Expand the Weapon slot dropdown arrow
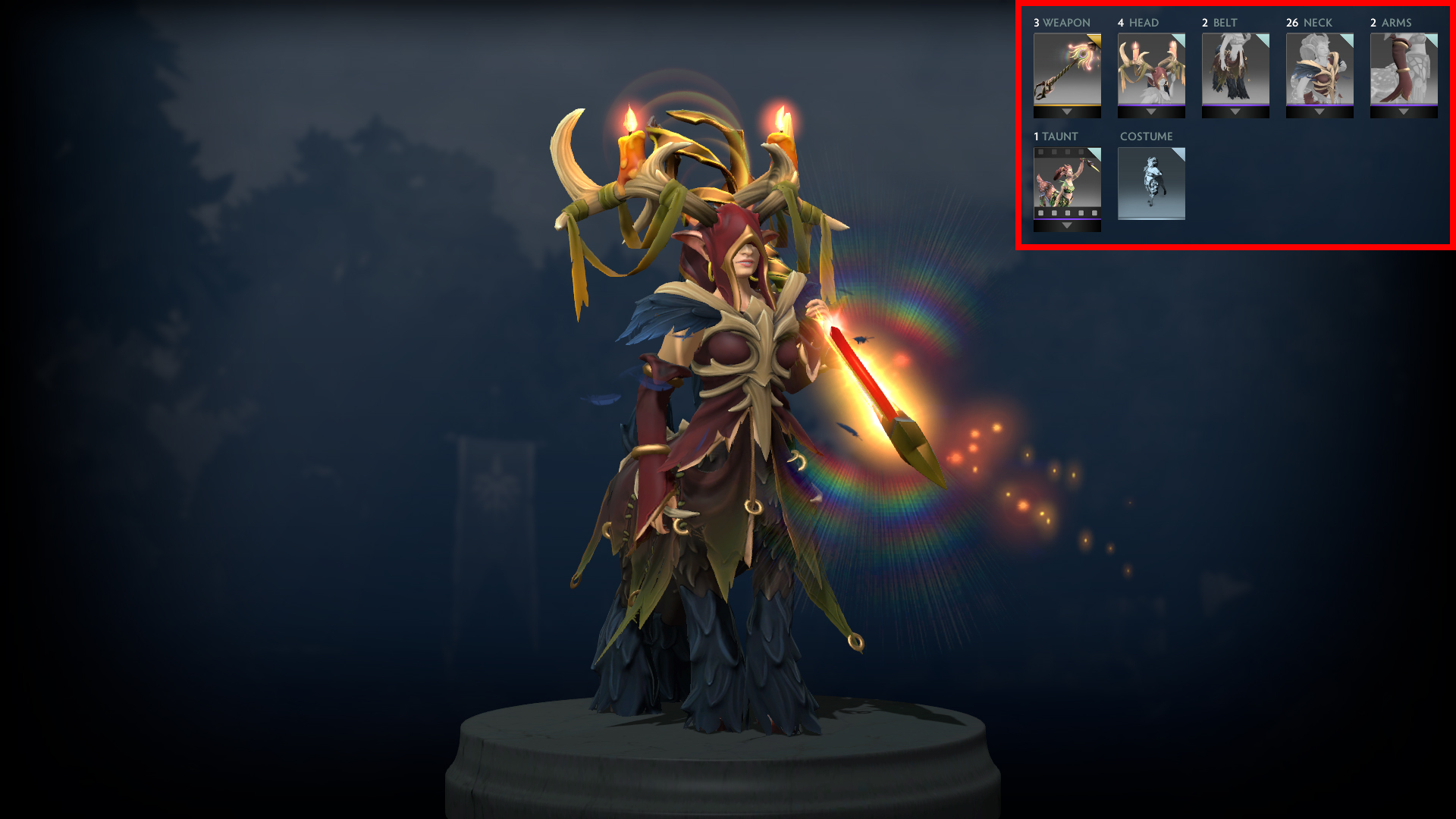The width and height of the screenshot is (1456, 819). (x=1067, y=112)
